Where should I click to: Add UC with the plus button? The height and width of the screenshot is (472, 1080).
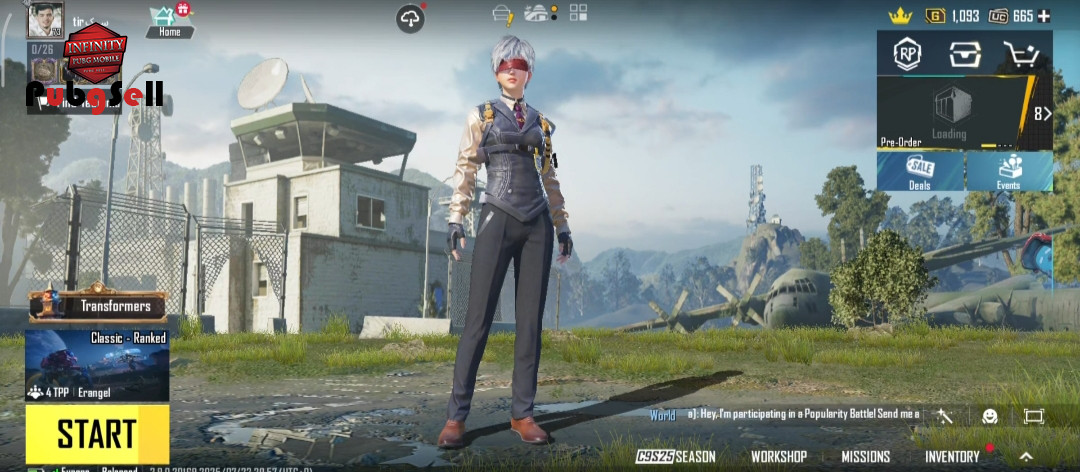pos(1044,16)
